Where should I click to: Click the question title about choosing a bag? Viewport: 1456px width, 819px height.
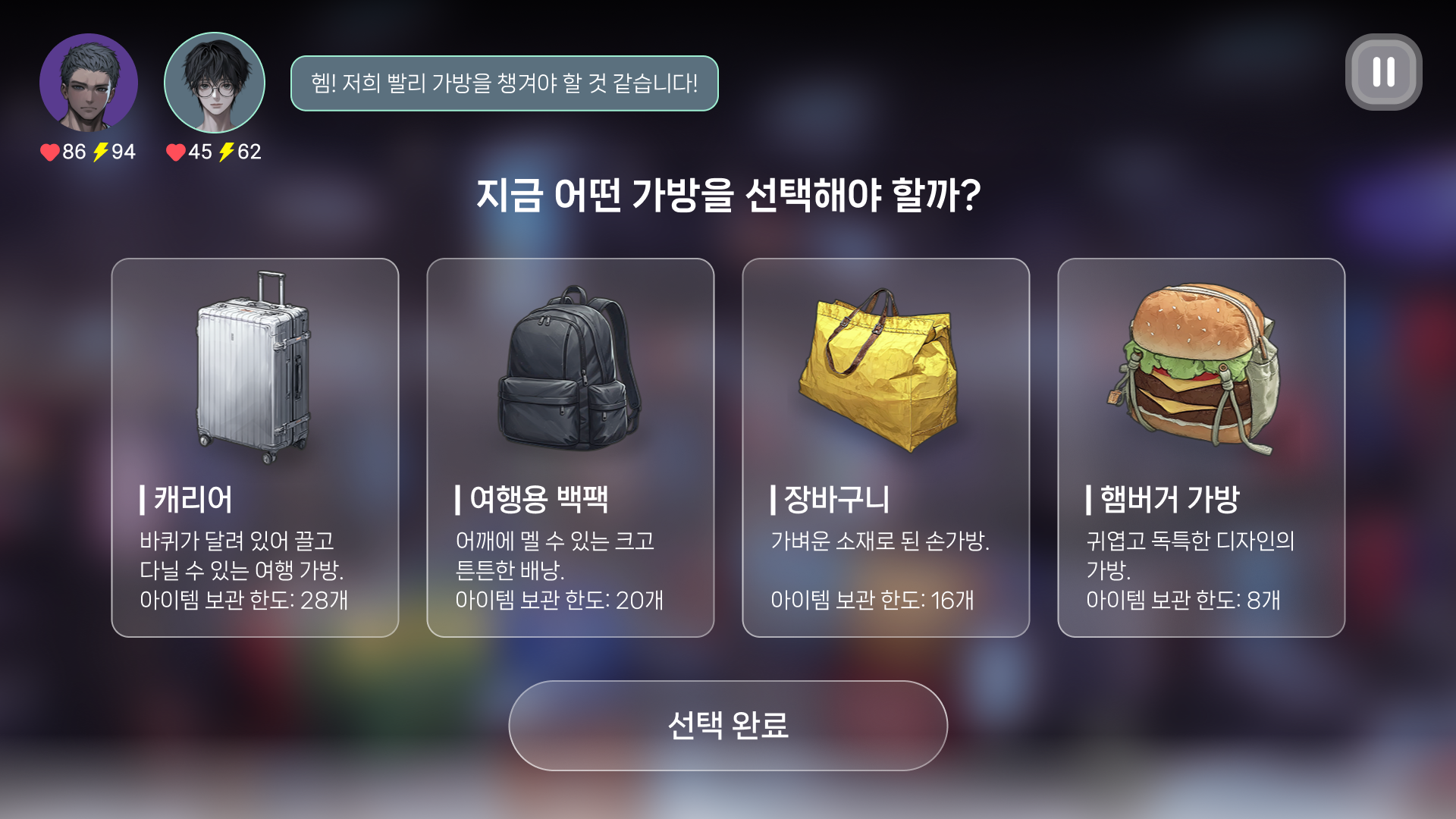(728, 199)
